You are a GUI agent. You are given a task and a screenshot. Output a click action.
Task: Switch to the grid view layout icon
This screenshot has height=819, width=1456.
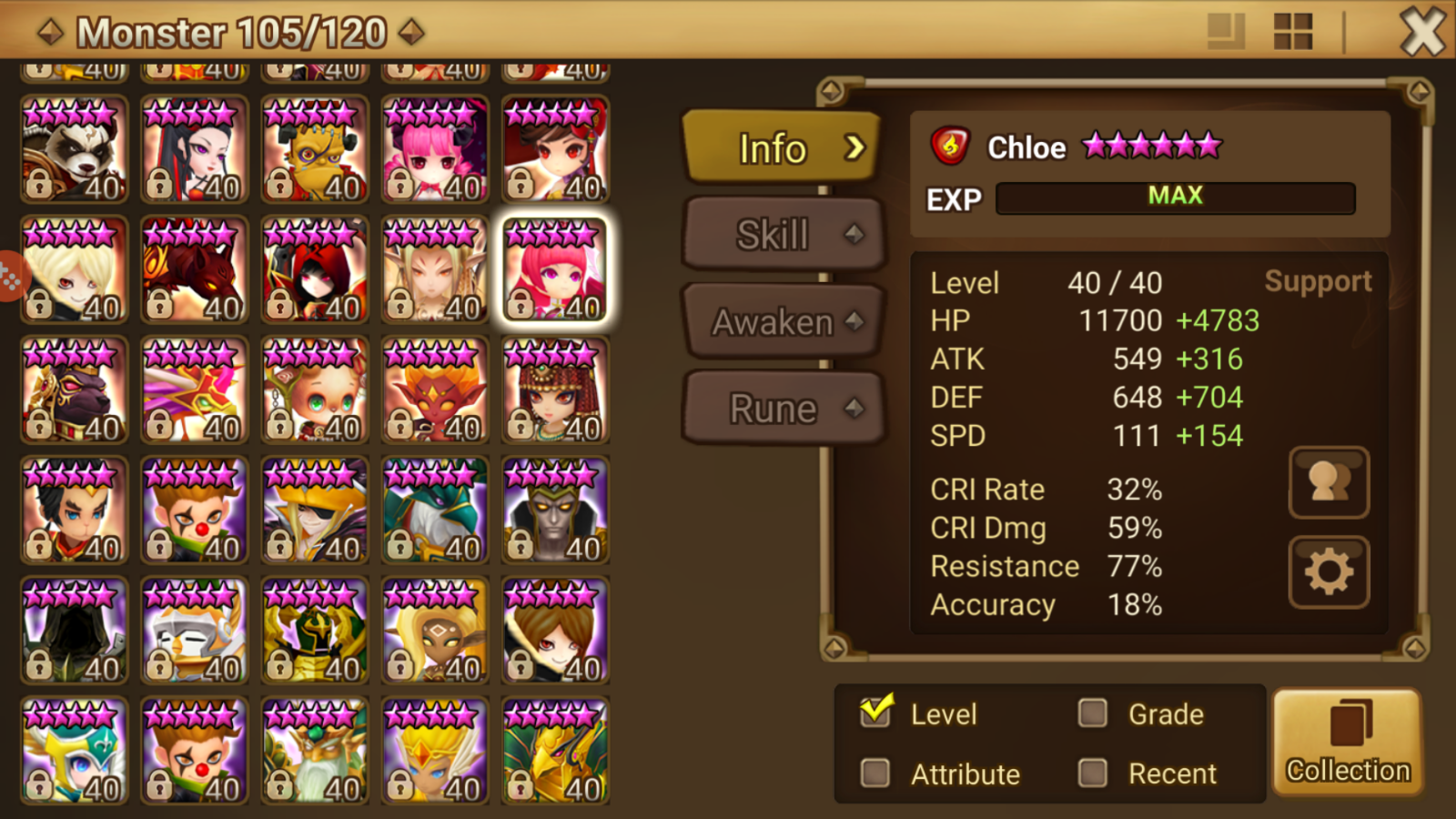coord(1293,30)
